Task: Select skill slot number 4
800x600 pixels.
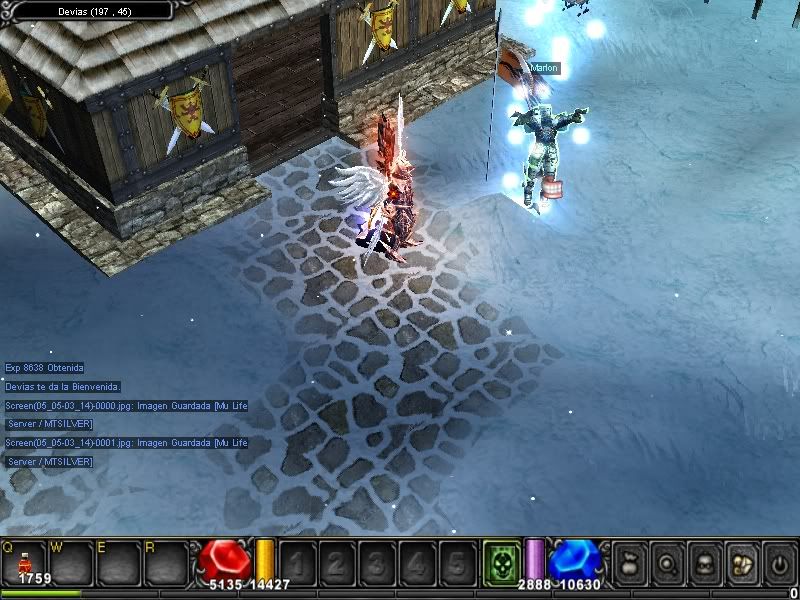Action: point(415,563)
